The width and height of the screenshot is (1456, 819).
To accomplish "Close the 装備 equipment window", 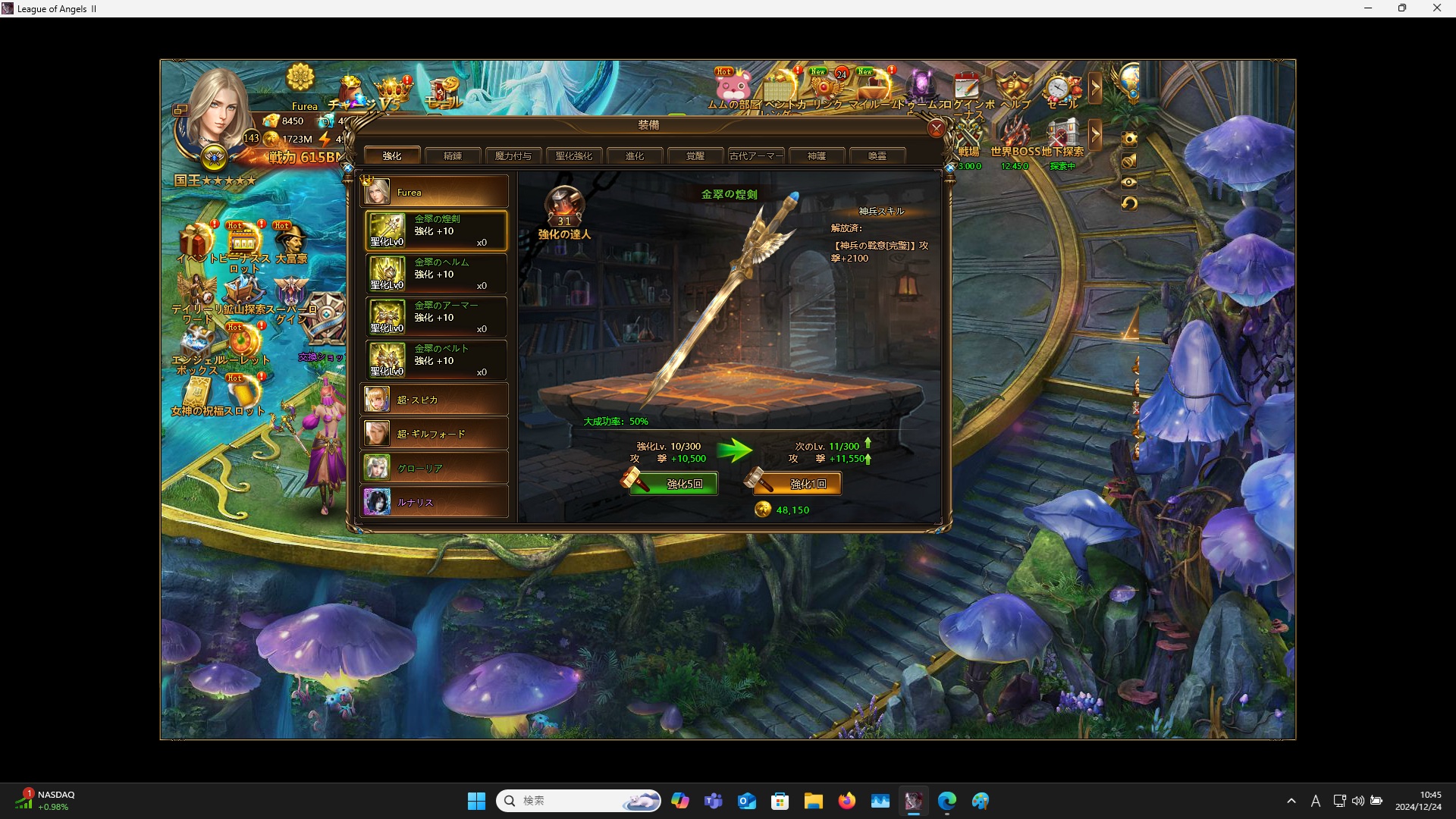I will point(937,128).
